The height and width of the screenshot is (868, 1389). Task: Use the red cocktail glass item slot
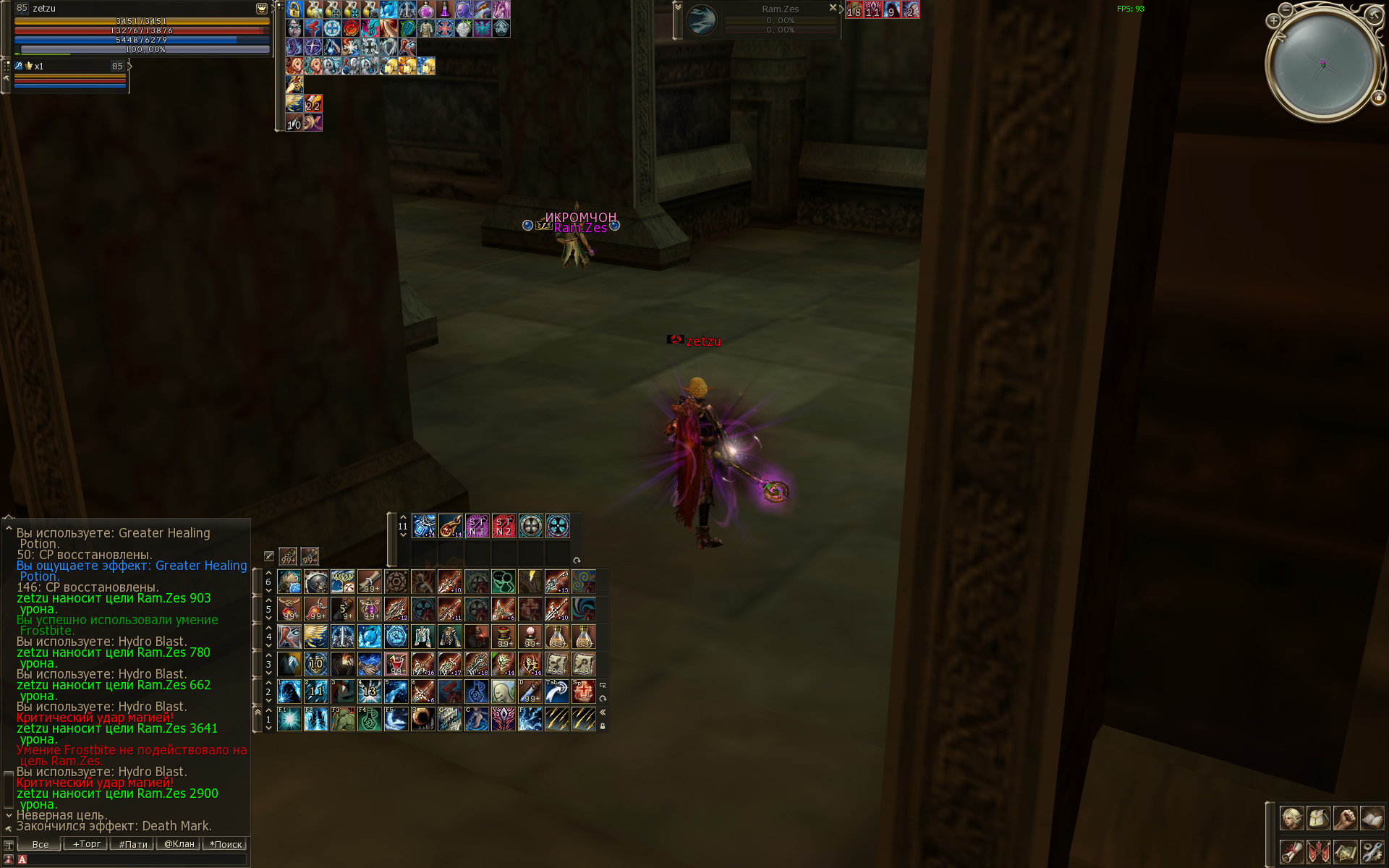(x=396, y=663)
